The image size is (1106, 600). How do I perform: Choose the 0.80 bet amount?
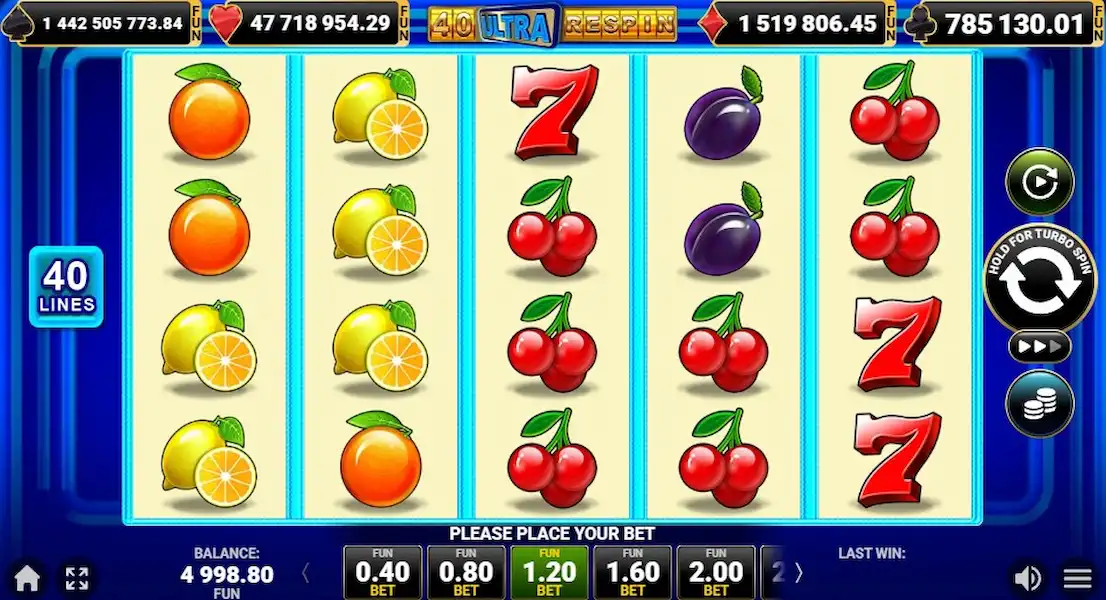pos(465,573)
